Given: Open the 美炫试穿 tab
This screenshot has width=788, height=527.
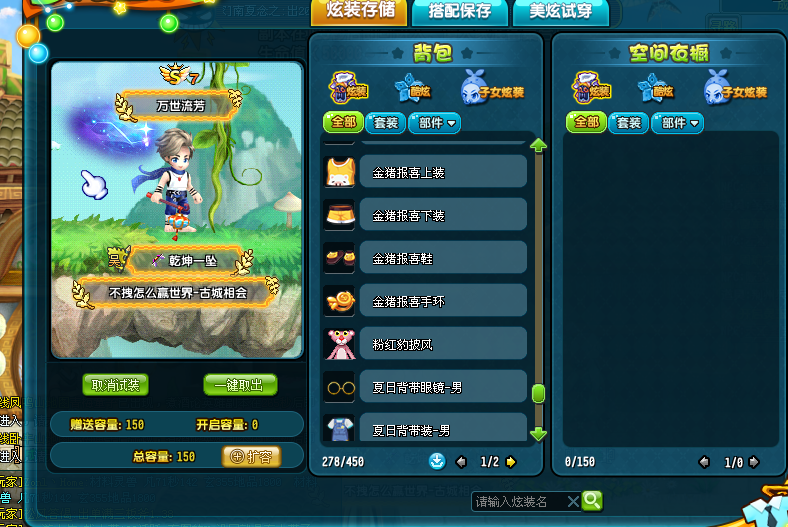Looking at the screenshot, I should click(x=560, y=12).
